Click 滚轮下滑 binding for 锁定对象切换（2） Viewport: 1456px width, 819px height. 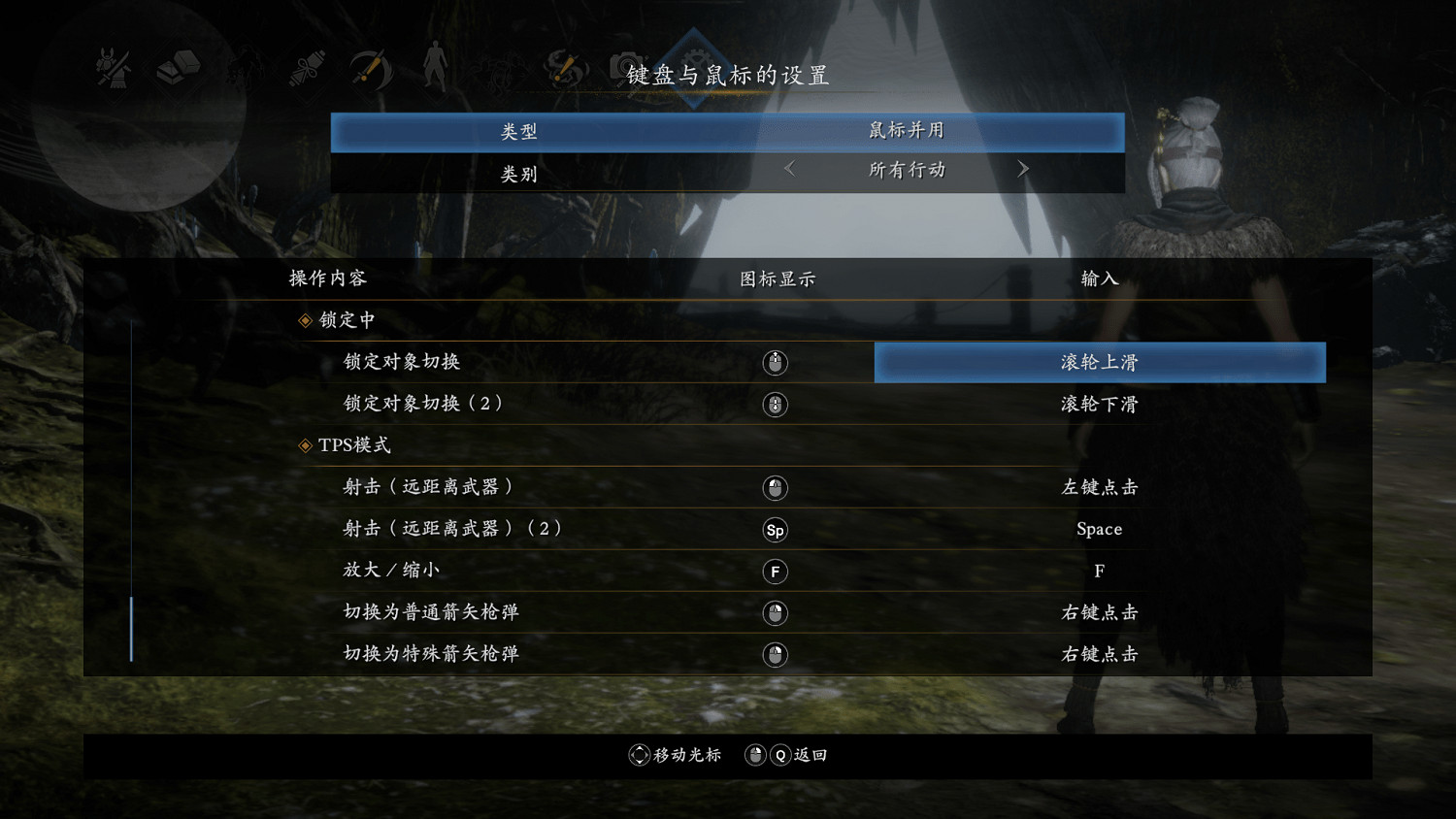point(1098,404)
